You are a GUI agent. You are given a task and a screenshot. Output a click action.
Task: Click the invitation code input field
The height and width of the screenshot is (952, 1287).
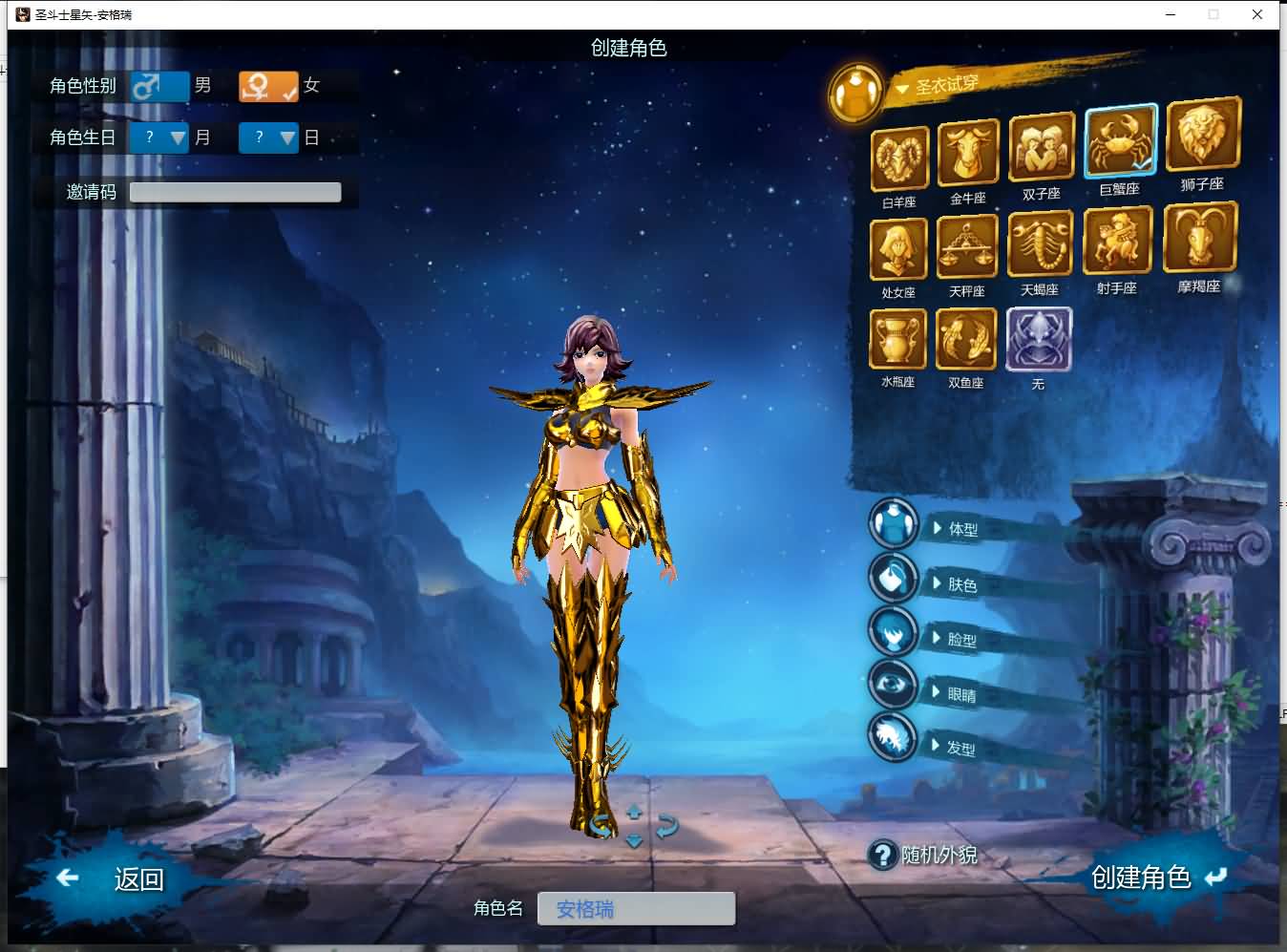tap(235, 192)
